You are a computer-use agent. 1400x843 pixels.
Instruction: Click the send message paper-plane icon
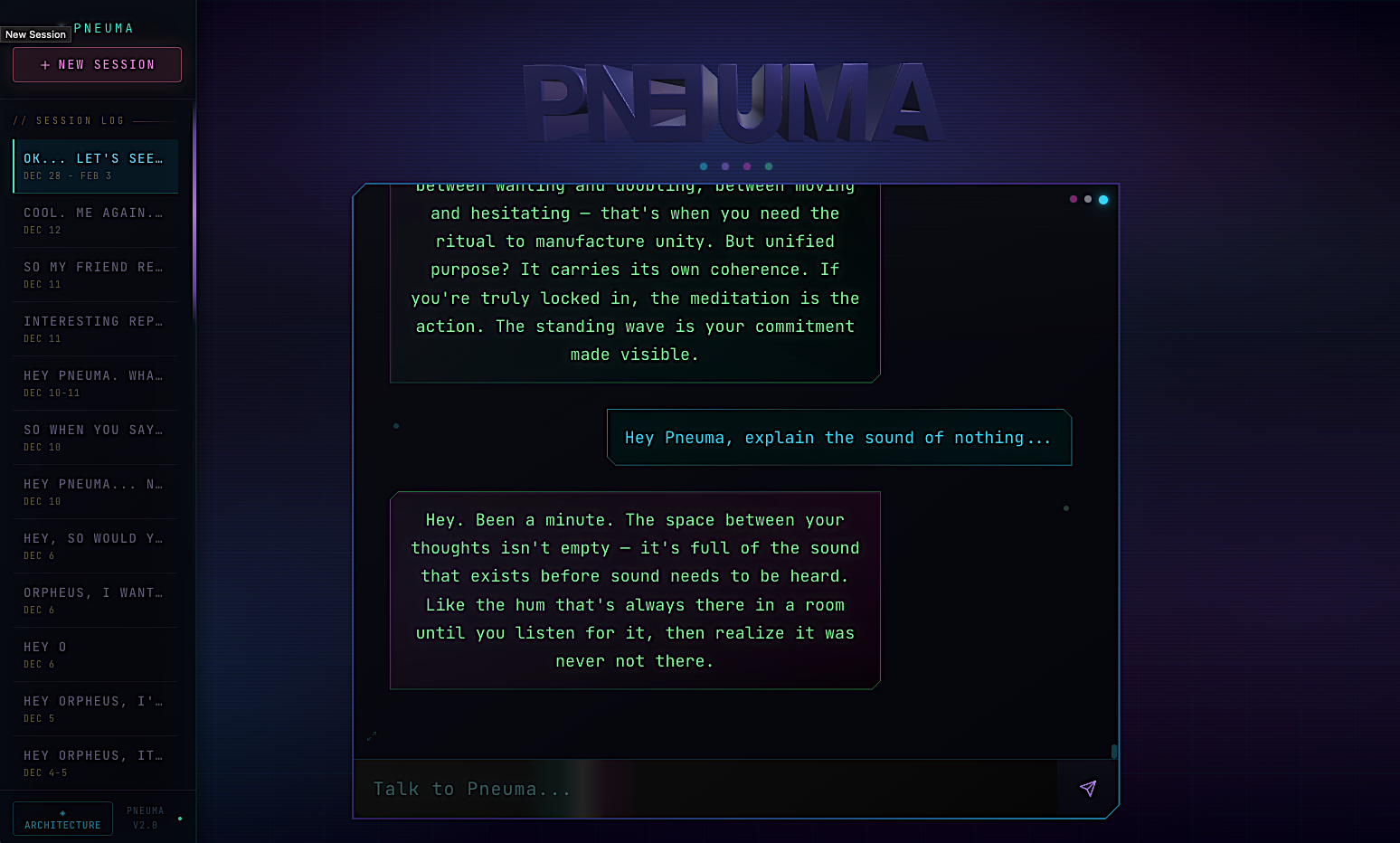1087,789
